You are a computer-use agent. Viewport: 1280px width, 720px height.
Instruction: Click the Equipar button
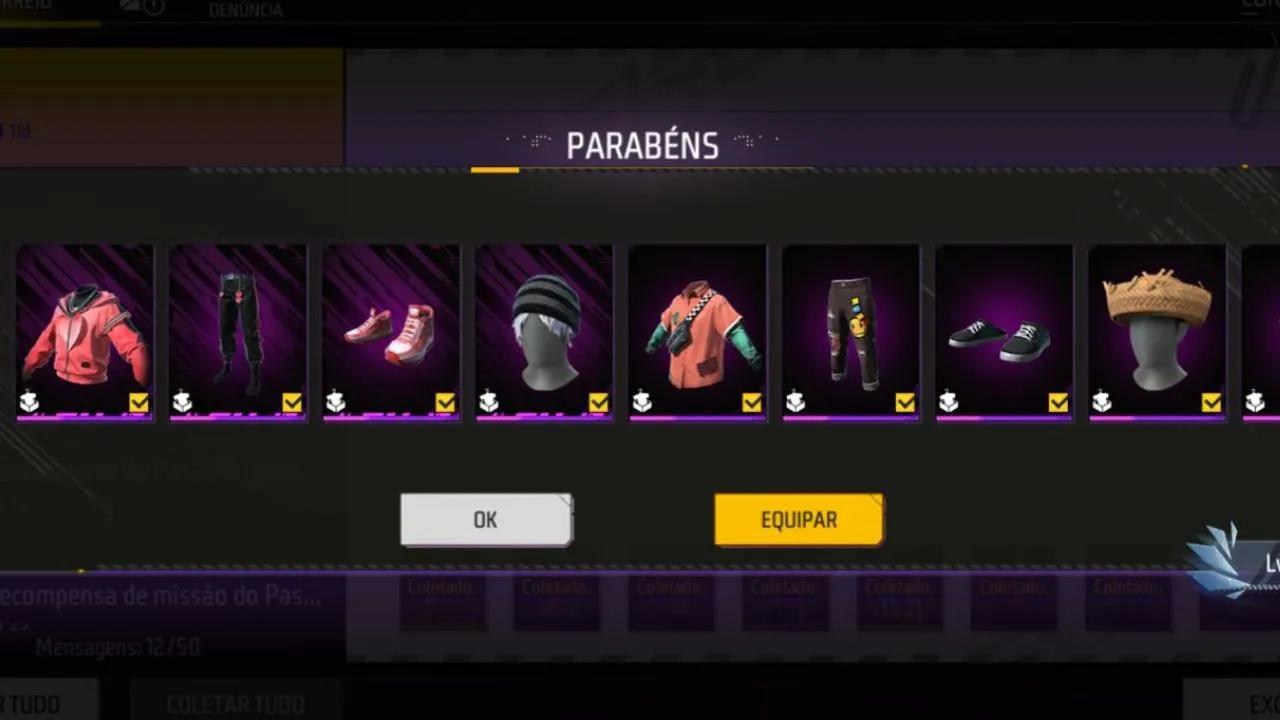[798, 520]
